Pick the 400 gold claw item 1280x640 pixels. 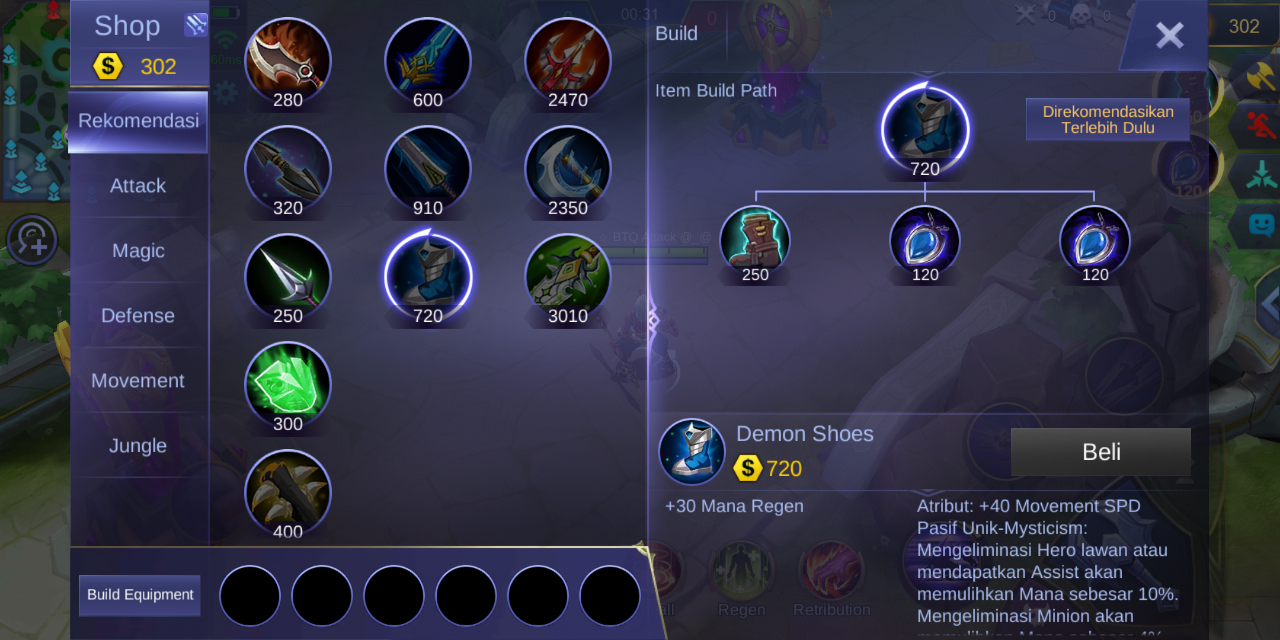click(x=288, y=492)
